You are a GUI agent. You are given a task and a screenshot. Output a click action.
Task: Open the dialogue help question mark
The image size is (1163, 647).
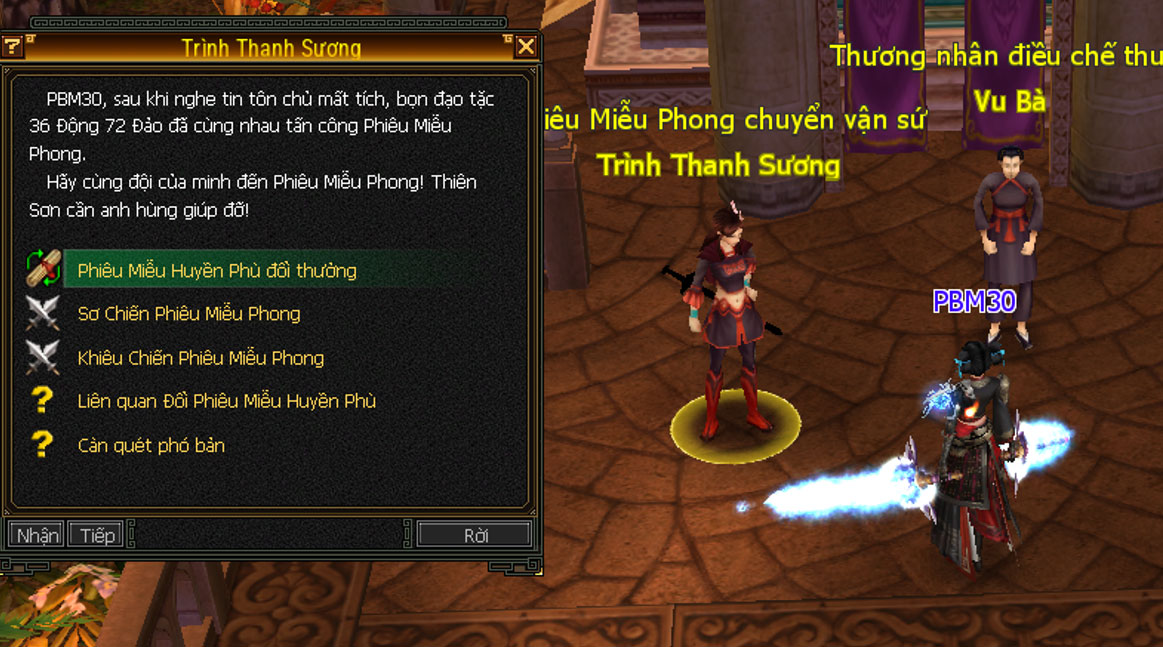coord(12,46)
